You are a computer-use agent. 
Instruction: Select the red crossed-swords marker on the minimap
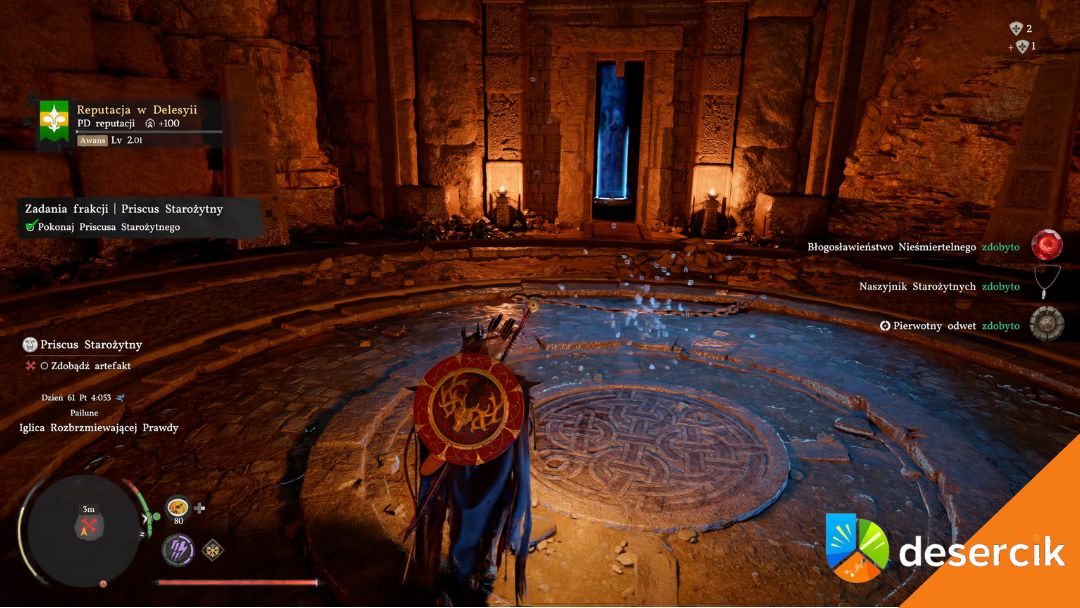[88, 526]
